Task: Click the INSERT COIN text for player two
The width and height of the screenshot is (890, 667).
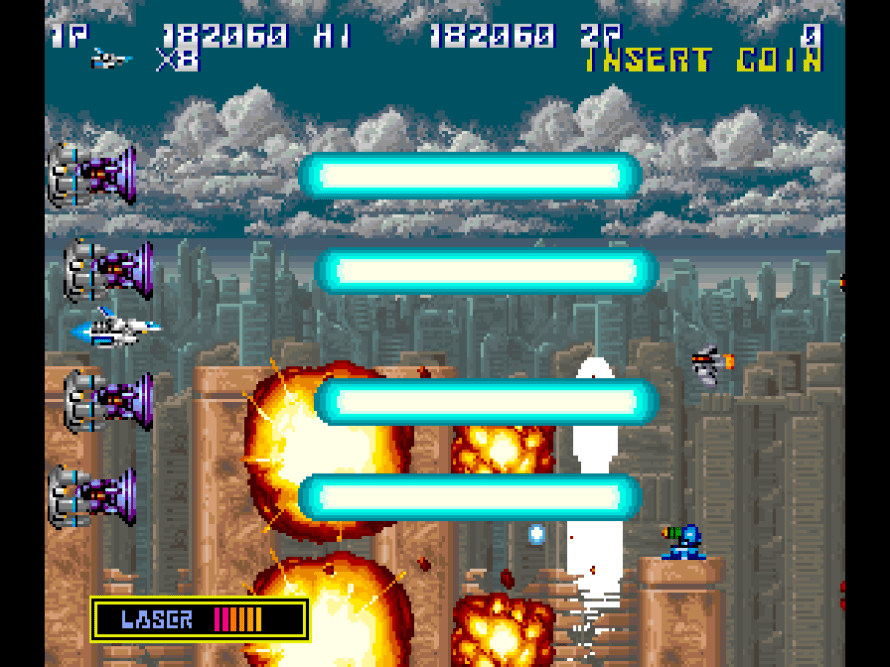Action: click(x=703, y=61)
